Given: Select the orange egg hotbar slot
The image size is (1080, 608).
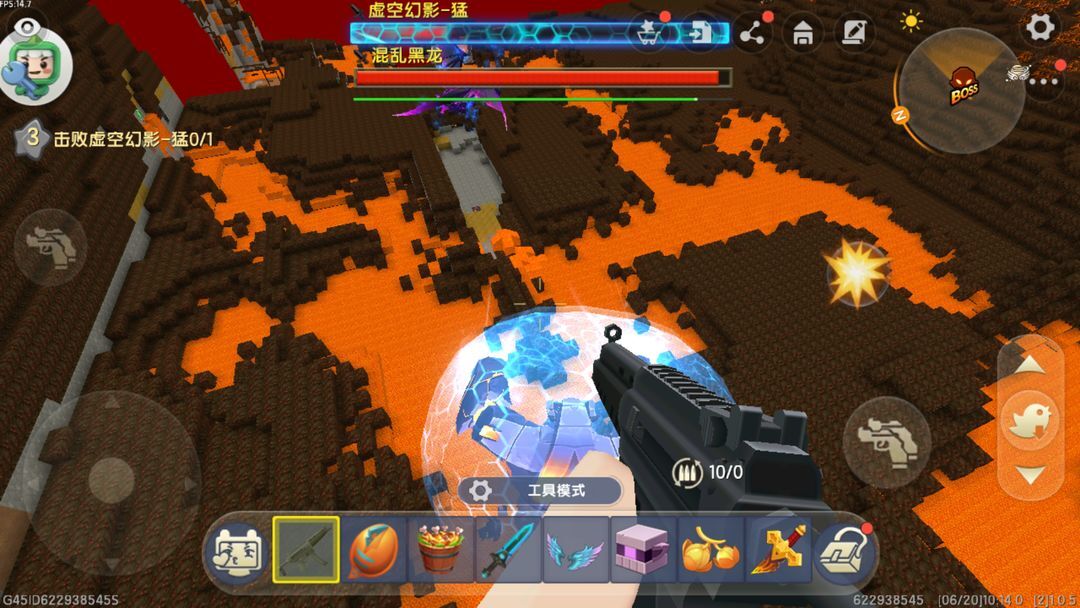Looking at the screenshot, I should pos(373,549).
